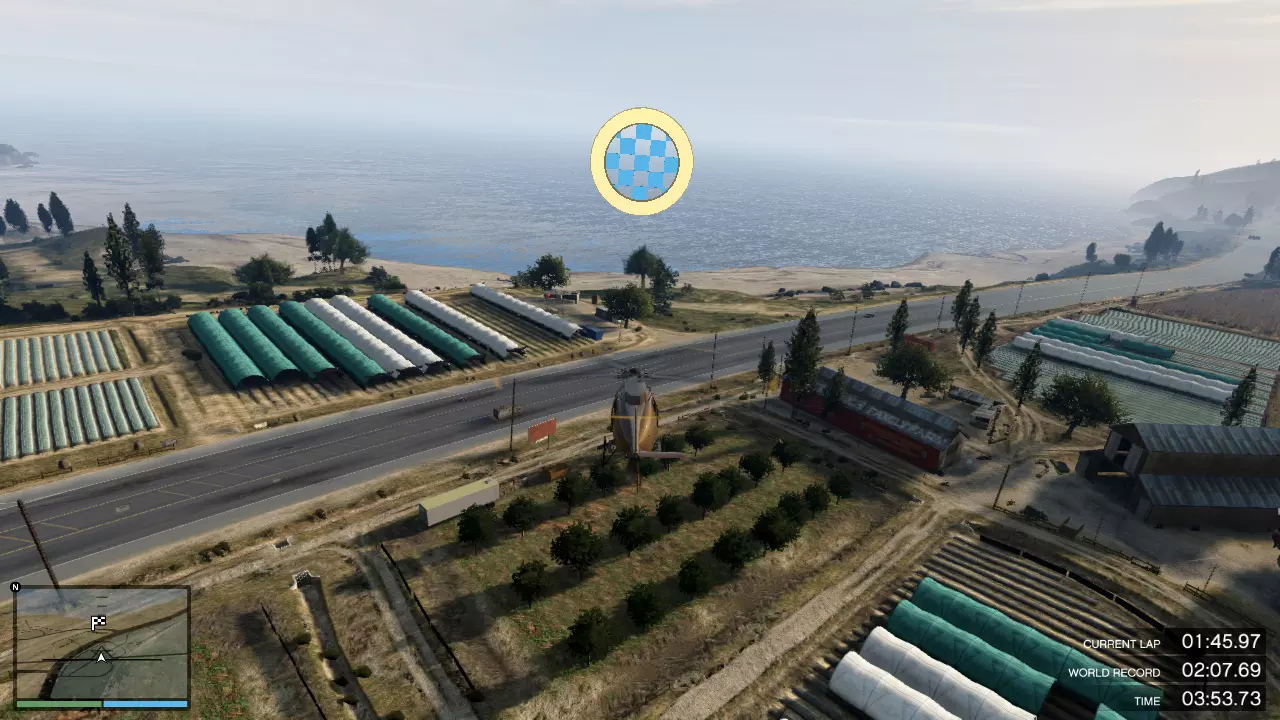Collapse the race timer panel
This screenshot has height=720, width=1280.
pos(1170,672)
